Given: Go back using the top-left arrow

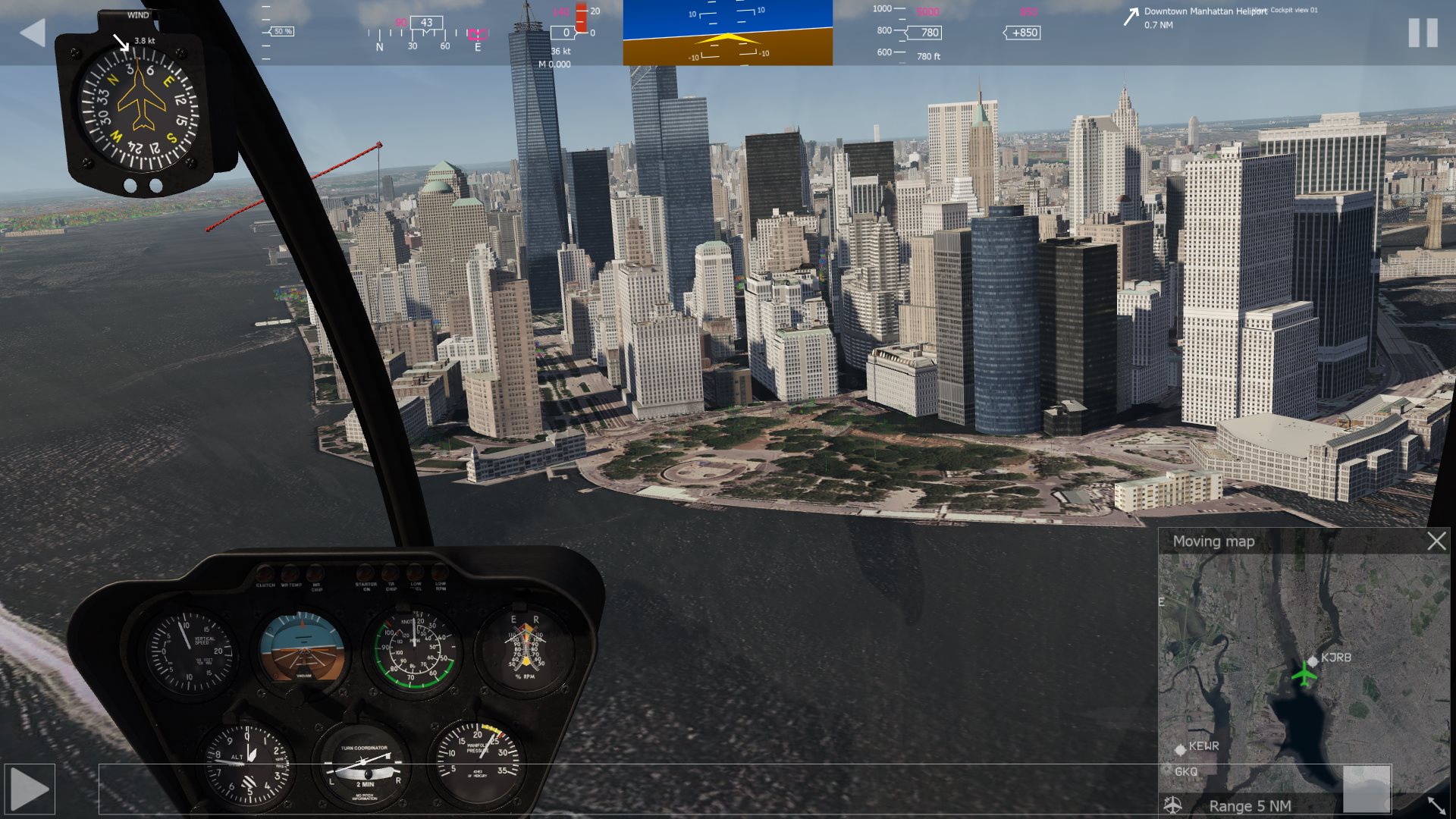Looking at the screenshot, I should tap(33, 33).
